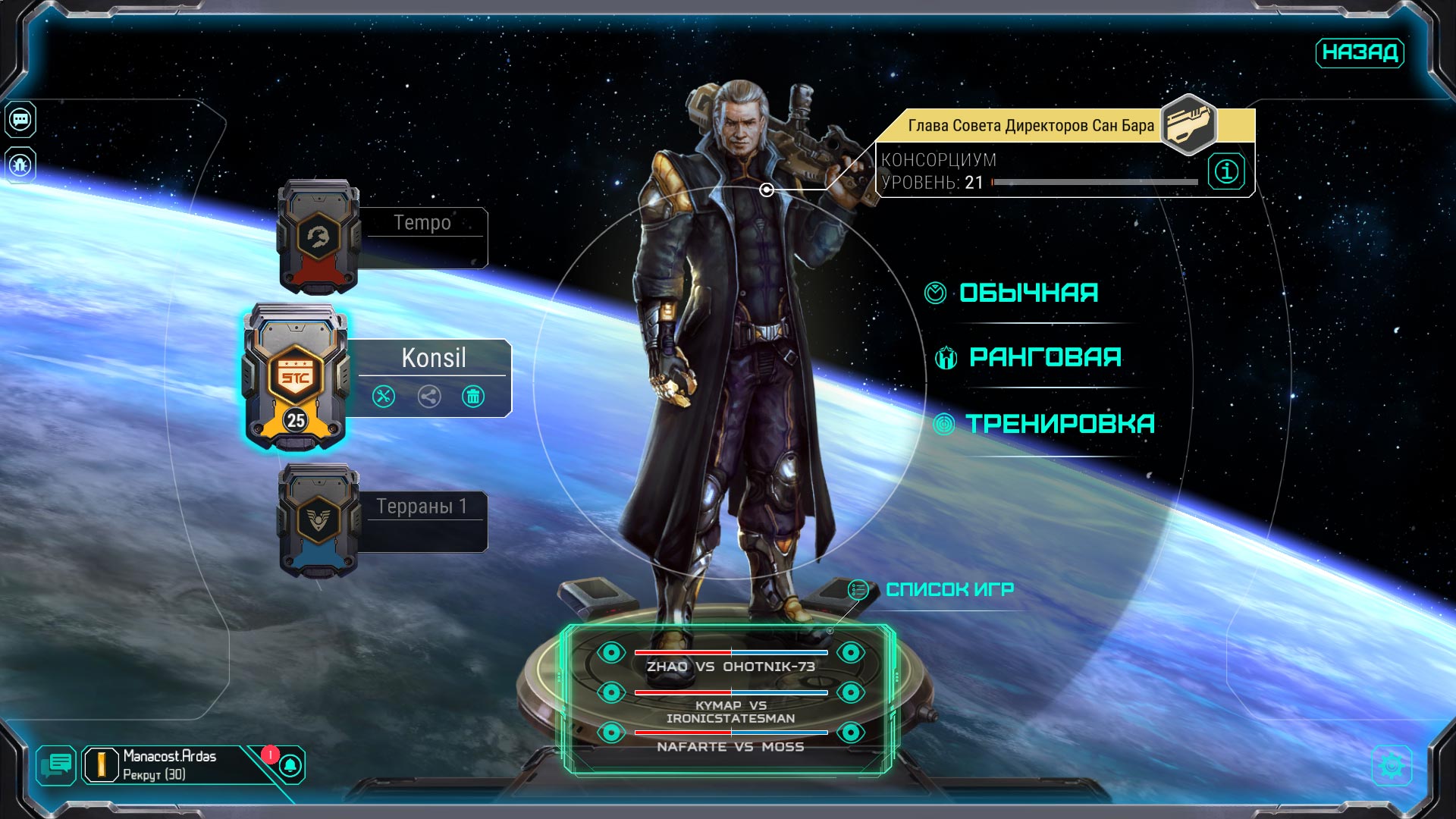Report a bug via the bug icon
Screen dimensions: 1456x819
(20, 165)
